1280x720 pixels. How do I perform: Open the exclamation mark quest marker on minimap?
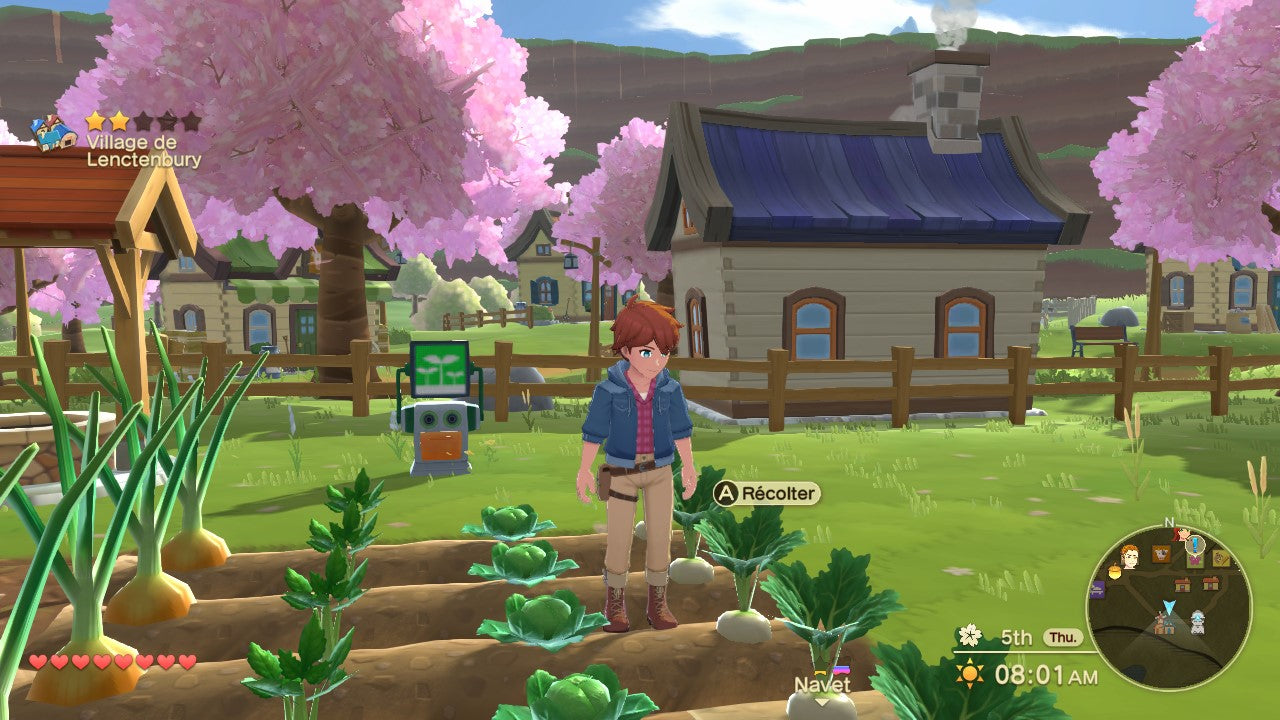pyautogui.click(x=1195, y=545)
